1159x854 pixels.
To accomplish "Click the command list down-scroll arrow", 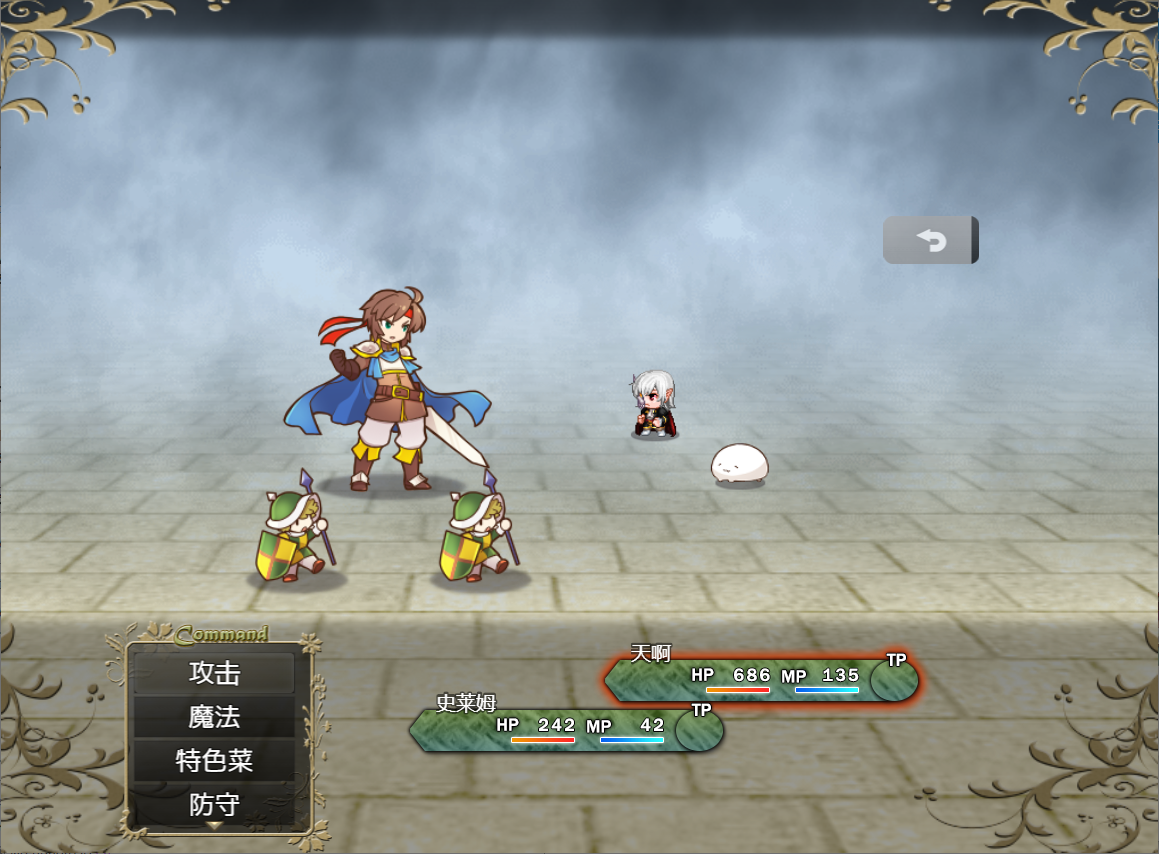I will point(214,826).
